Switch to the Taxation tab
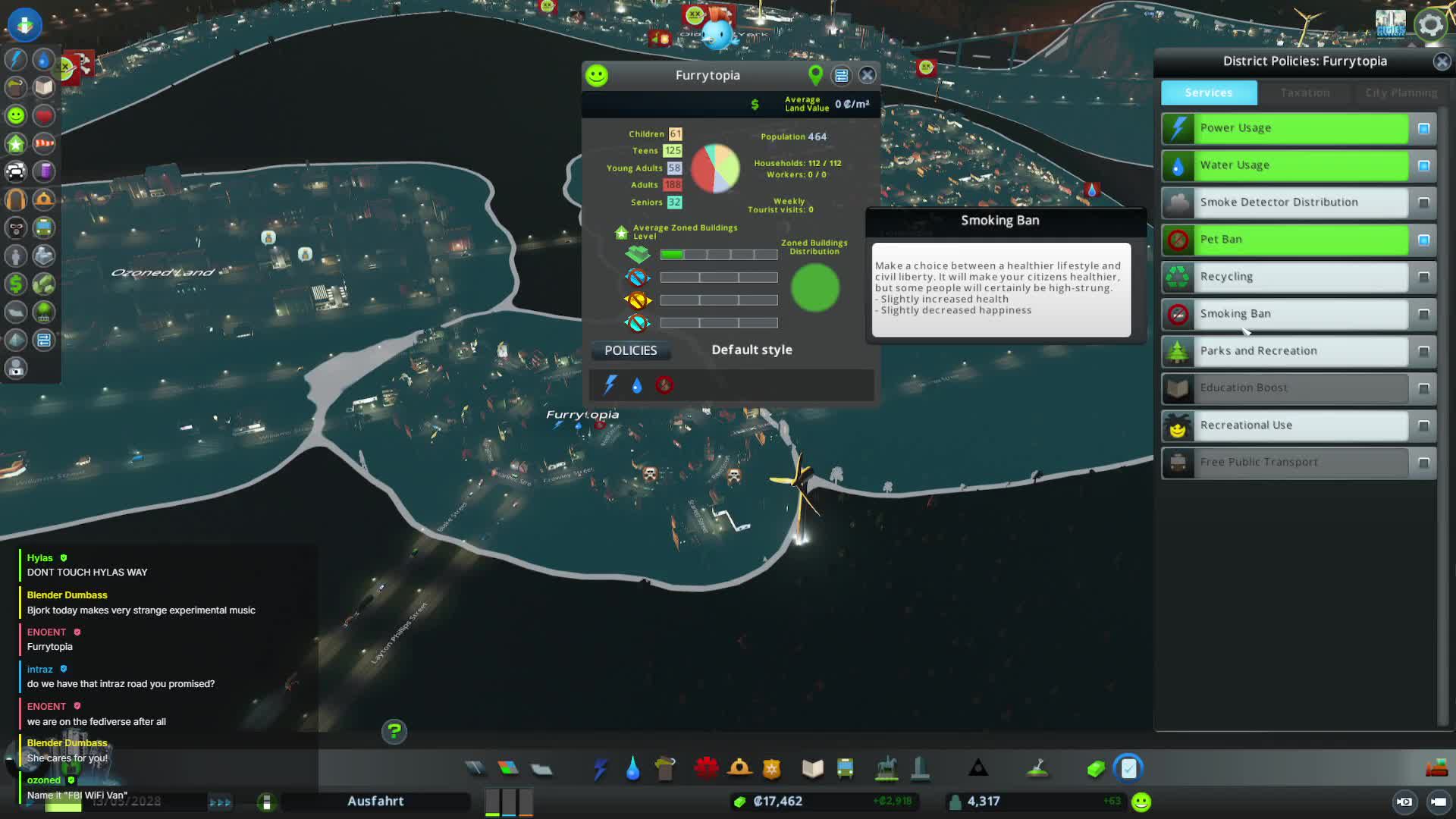Viewport: 1456px width, 819px height. (x=1304, y=93)
